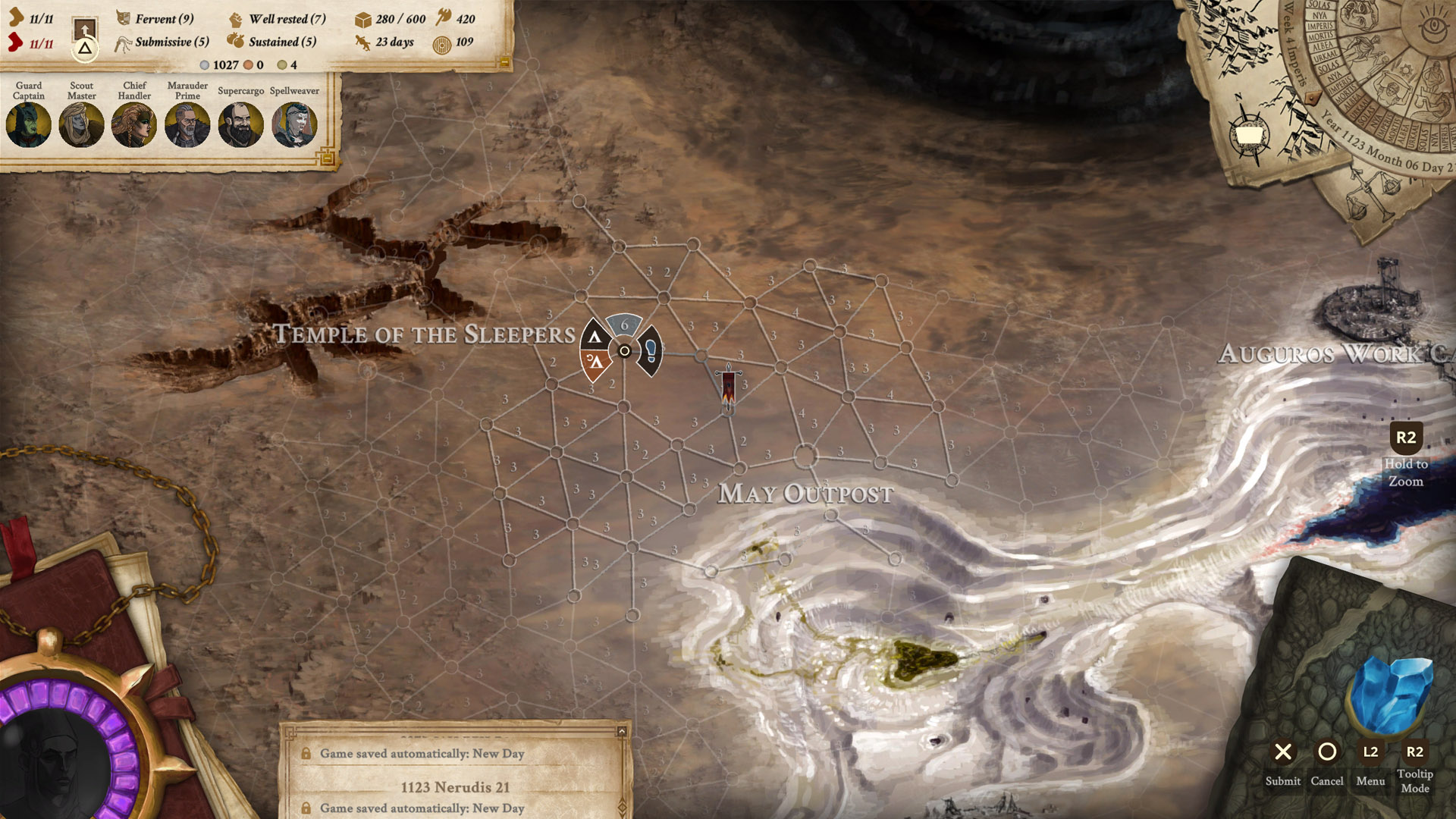Click the up-arrow box in stats panel
This screenshot has height=819, width=1456.
click(85, 30)
